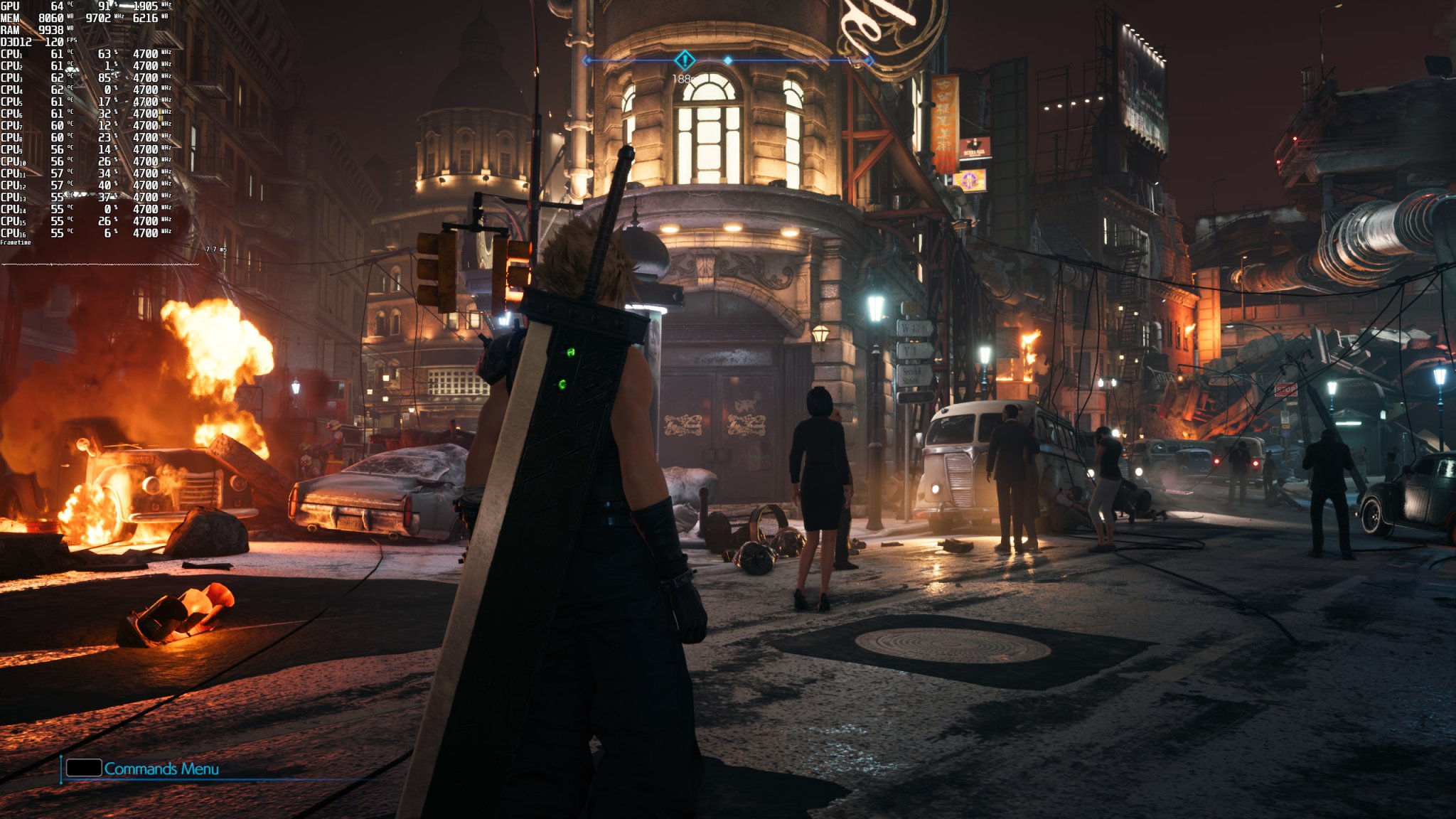Screen dimensions: 1456x819
Task: Select the small diamond waypoint on the navigation bar
Action: (728, 60)
